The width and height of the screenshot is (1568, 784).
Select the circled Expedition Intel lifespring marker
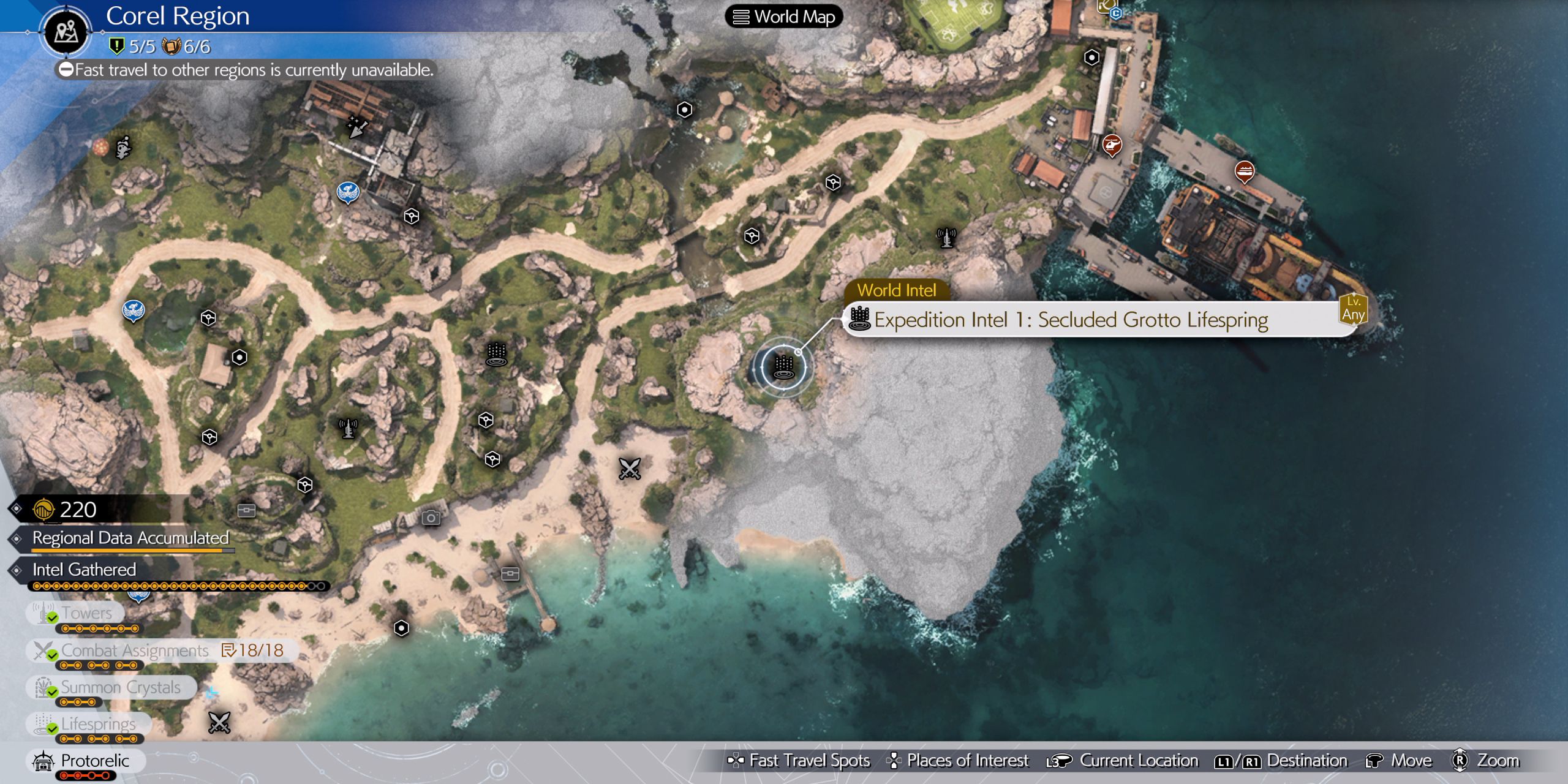(783, 367)
